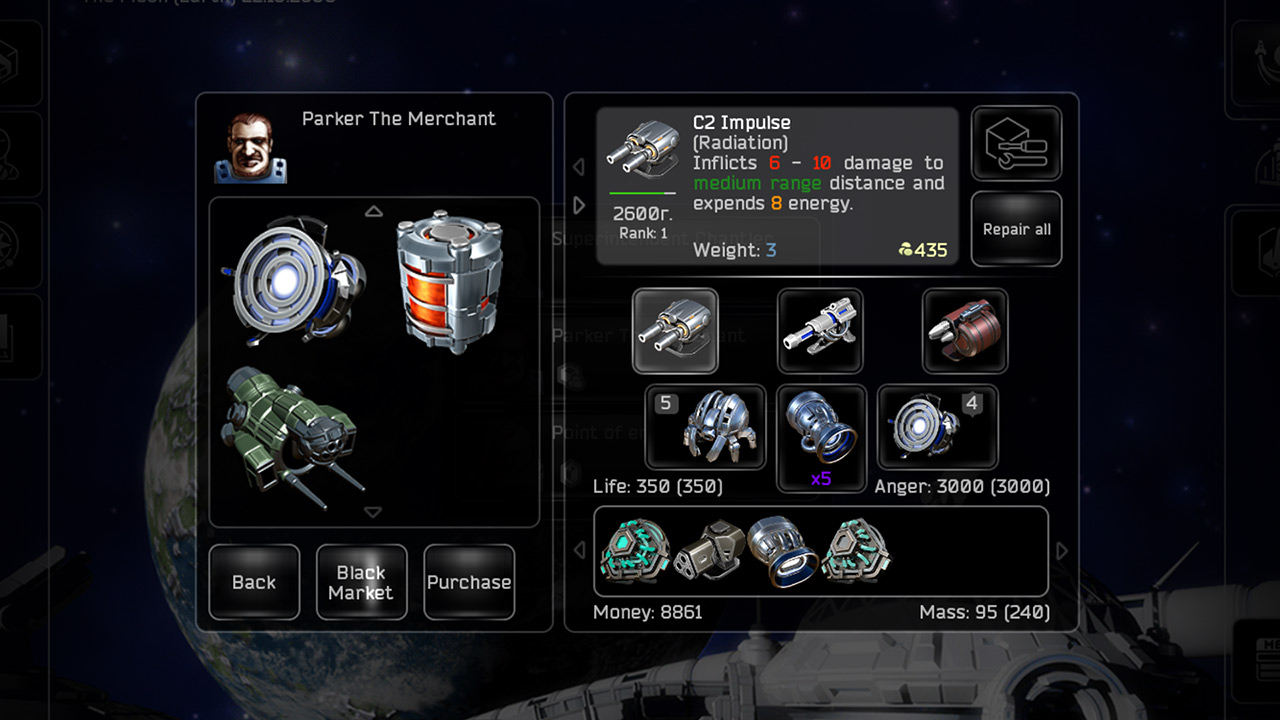Open the box-and-wrench repair icon

(1016, 144)
